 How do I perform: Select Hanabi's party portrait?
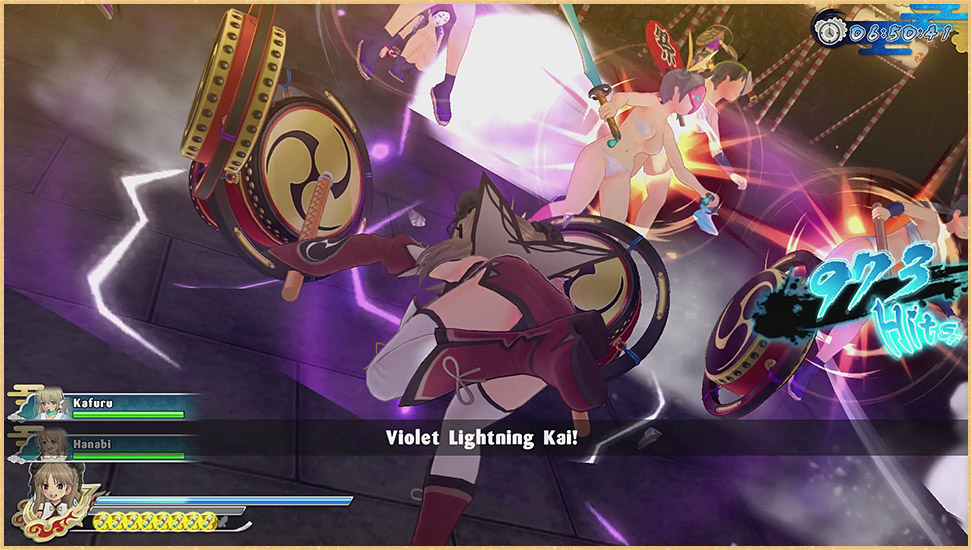pos(51,444)
